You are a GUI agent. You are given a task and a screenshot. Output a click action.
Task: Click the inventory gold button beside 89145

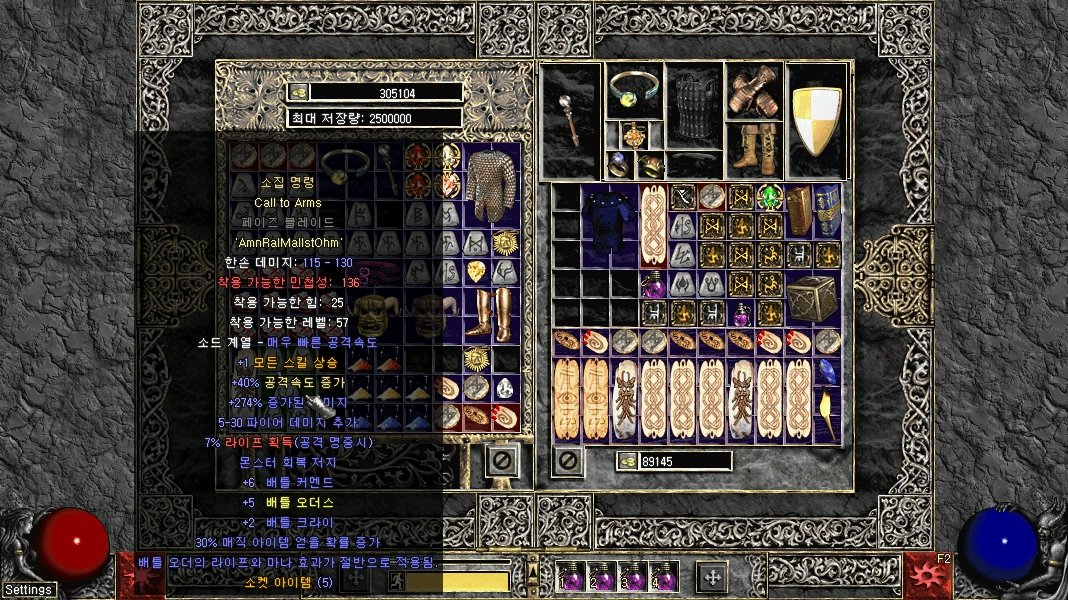627,461
